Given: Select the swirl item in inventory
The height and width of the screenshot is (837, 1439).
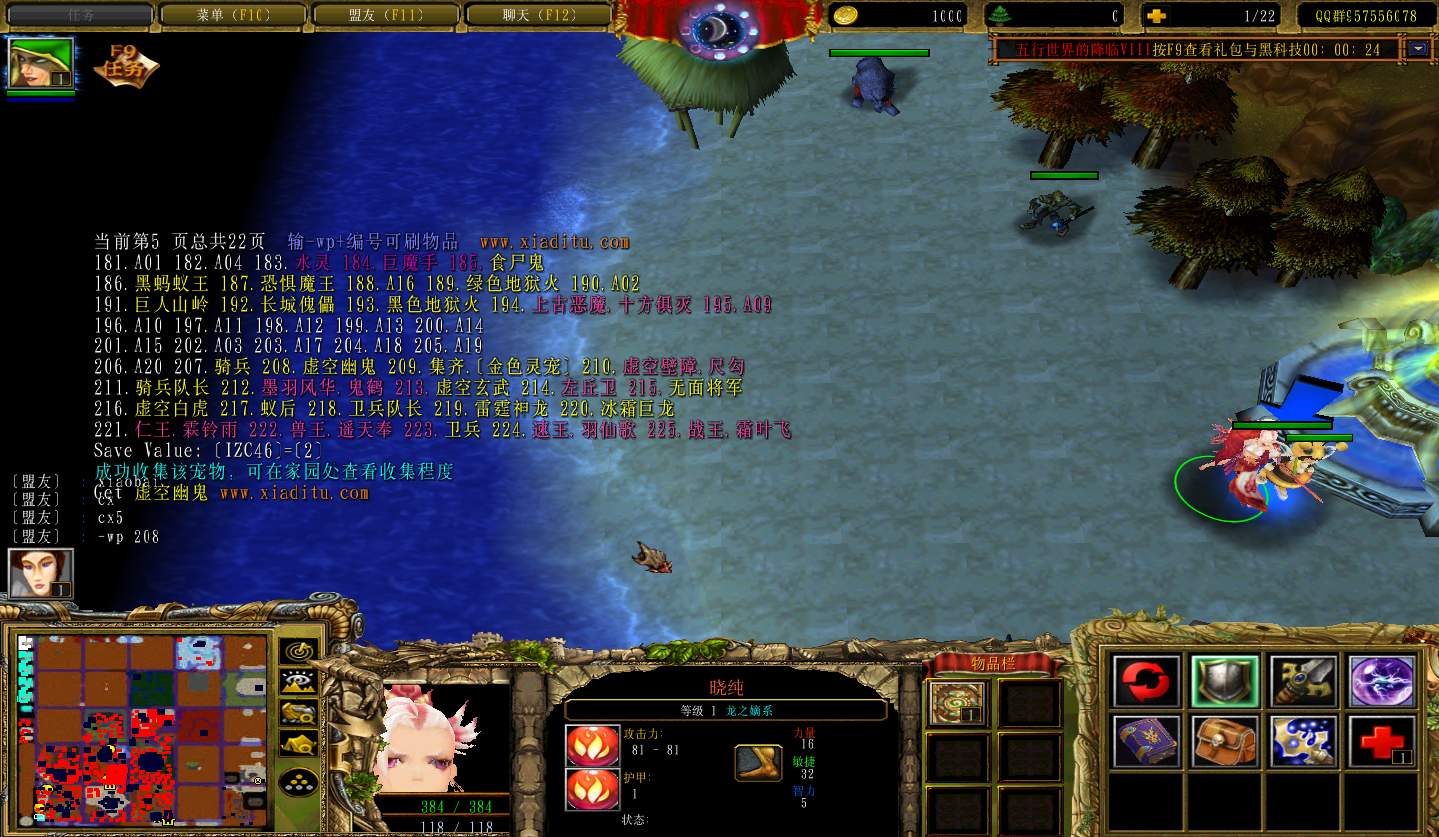Looking at the screenshot, I should (x=956, y=702).
